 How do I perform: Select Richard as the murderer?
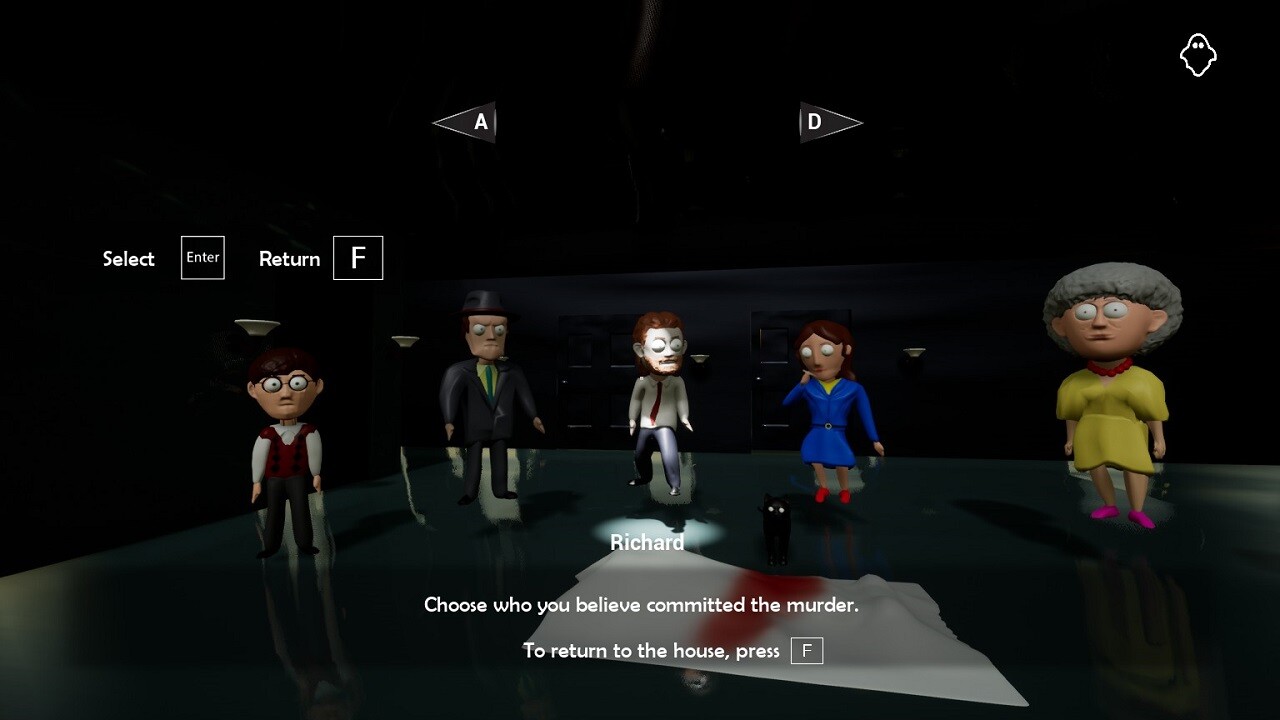658,400
